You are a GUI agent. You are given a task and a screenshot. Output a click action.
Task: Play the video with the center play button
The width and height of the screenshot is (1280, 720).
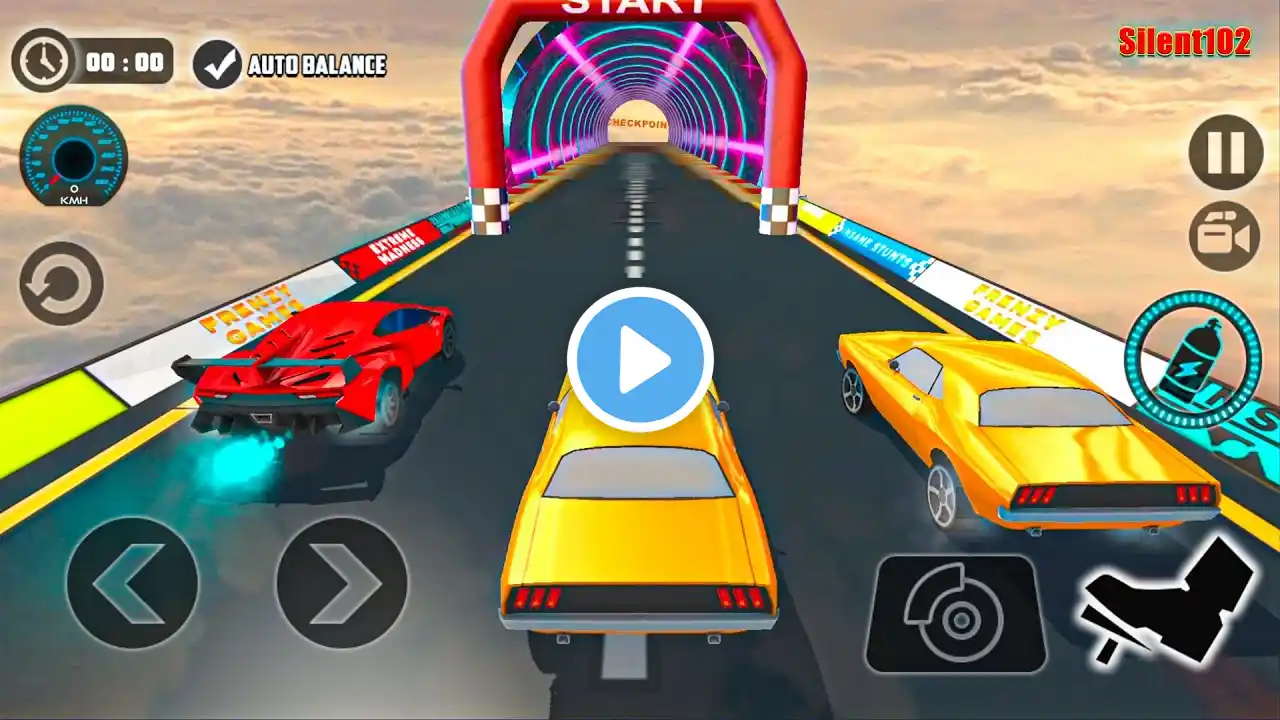(640, 360)
